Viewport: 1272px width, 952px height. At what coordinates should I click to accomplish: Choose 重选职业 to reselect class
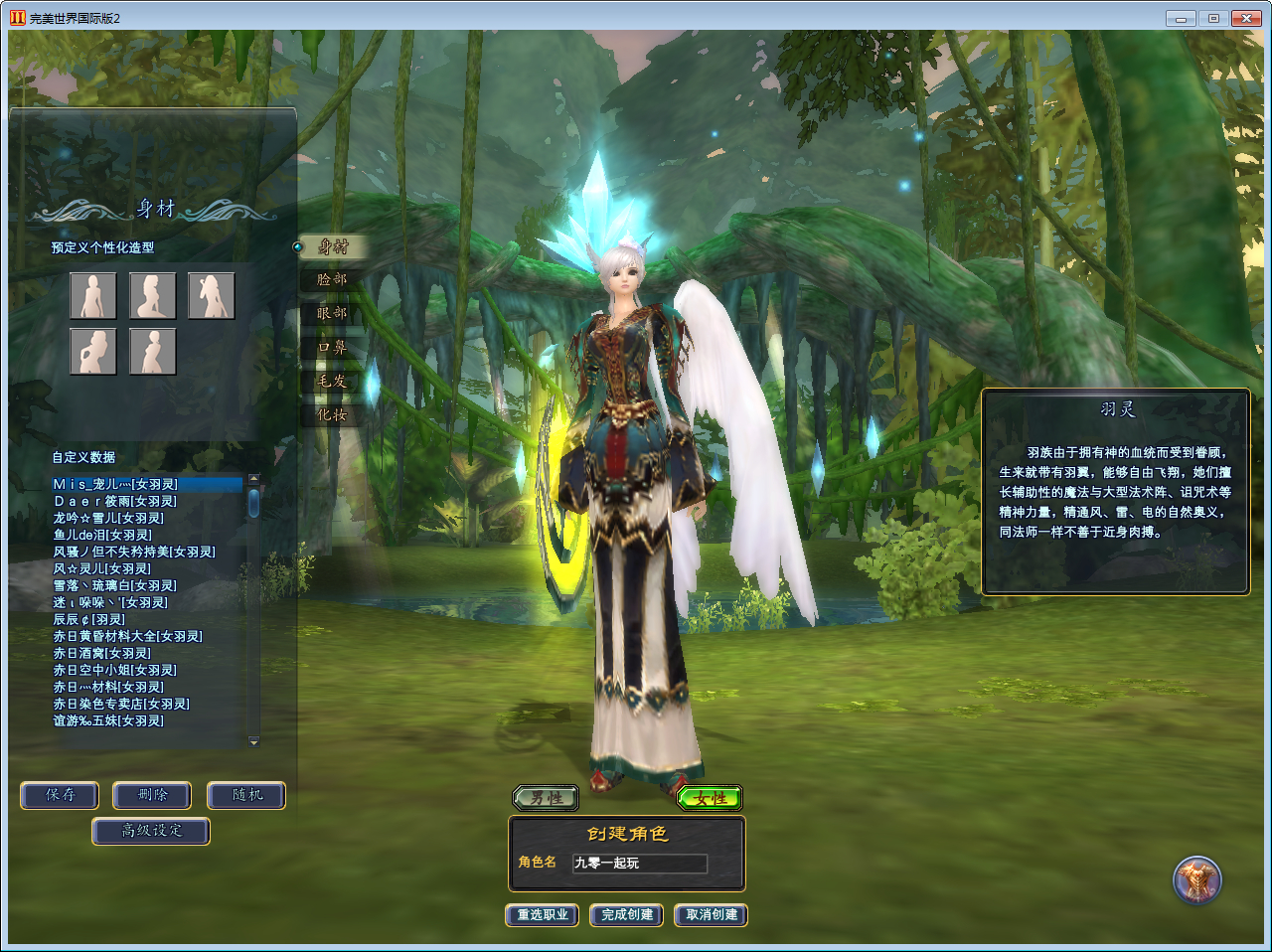(x=543, y=914)
